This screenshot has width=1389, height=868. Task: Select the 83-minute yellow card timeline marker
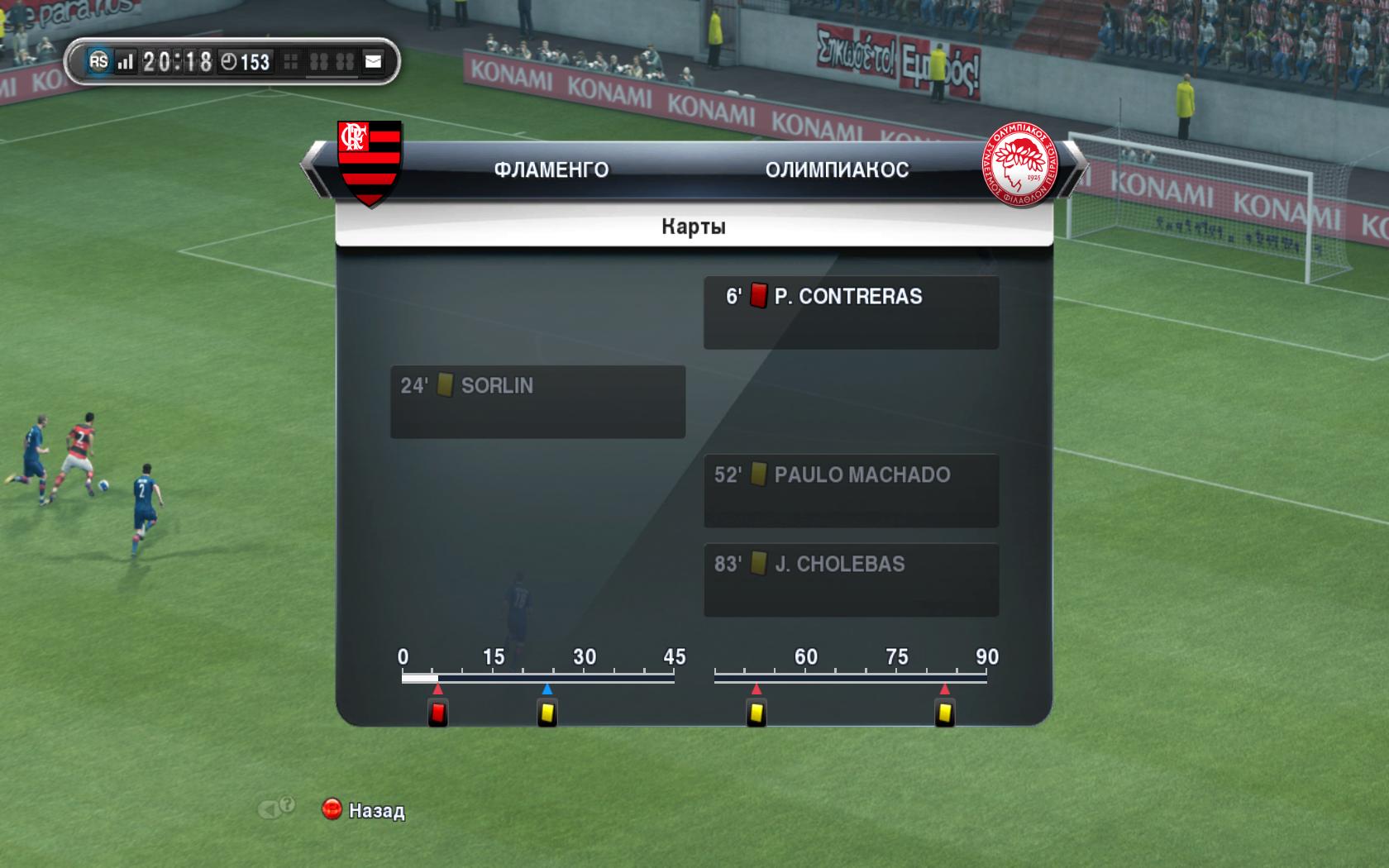point(945,713)
